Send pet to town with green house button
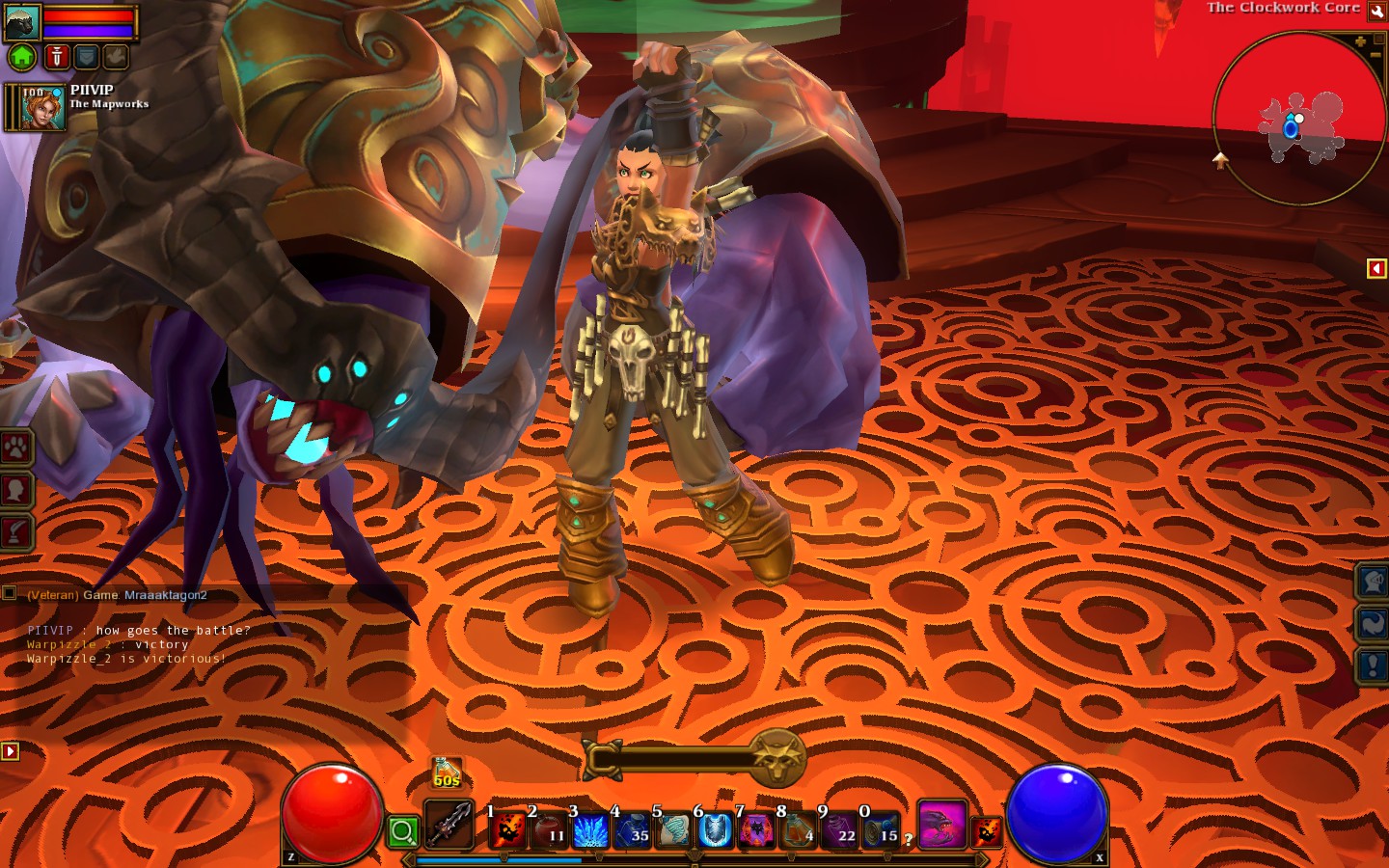 (x=22, y=57)
